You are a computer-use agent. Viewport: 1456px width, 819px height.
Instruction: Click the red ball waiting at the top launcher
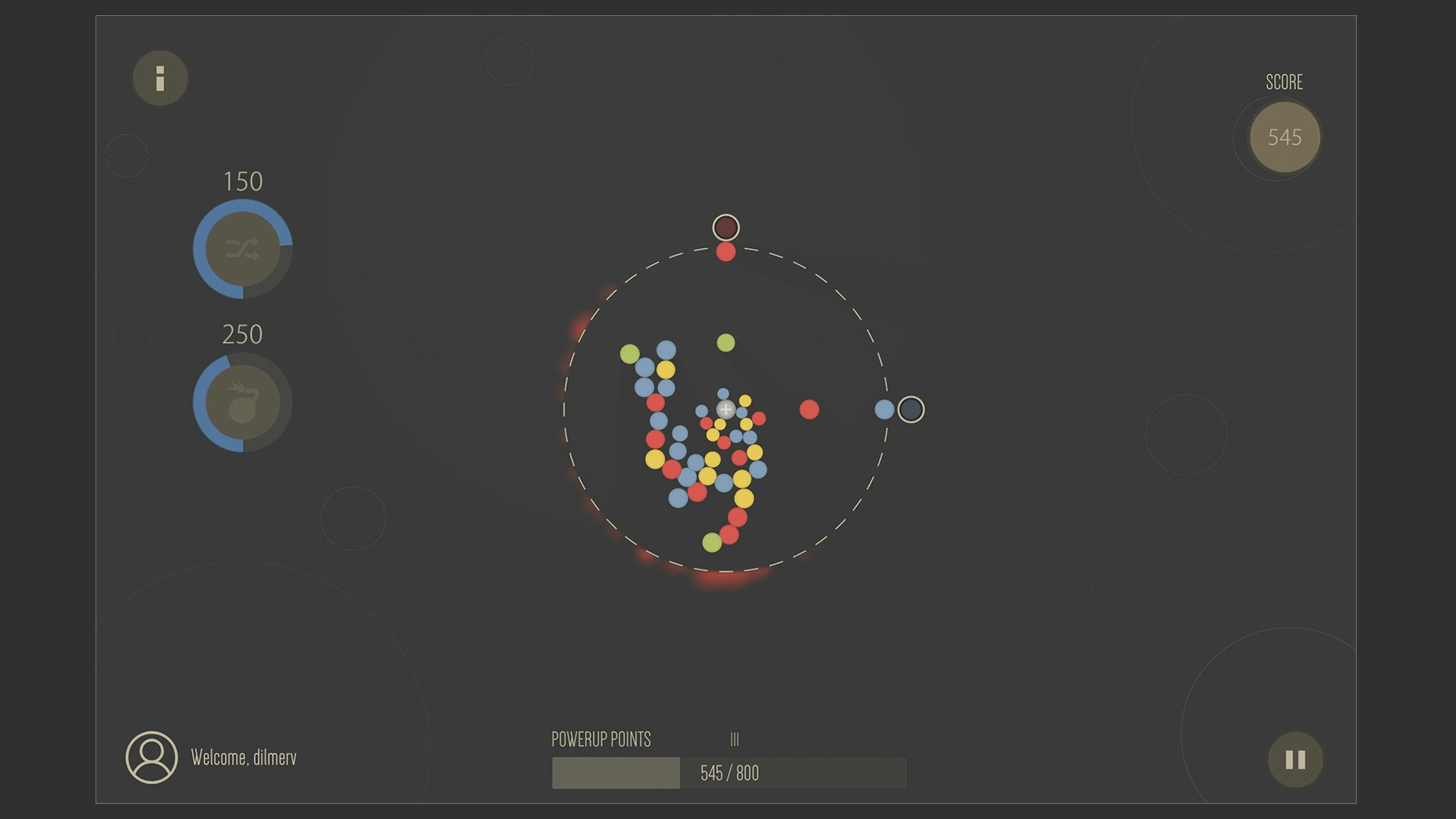pyautogui.click(x=726, y=252)
